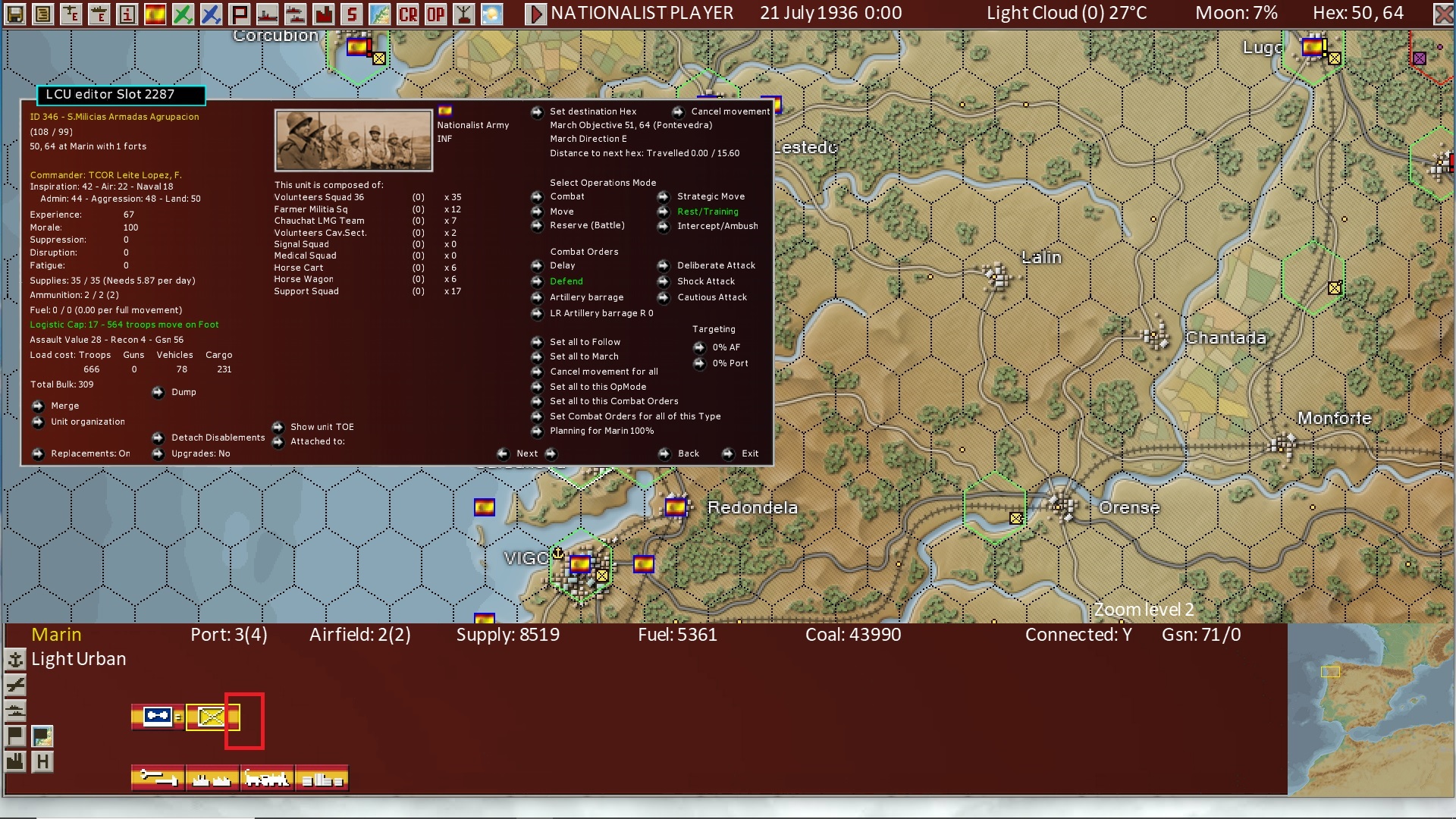Save the game with the disk icon
This screenshot has height=819, width=1456.
coord(15,13)
